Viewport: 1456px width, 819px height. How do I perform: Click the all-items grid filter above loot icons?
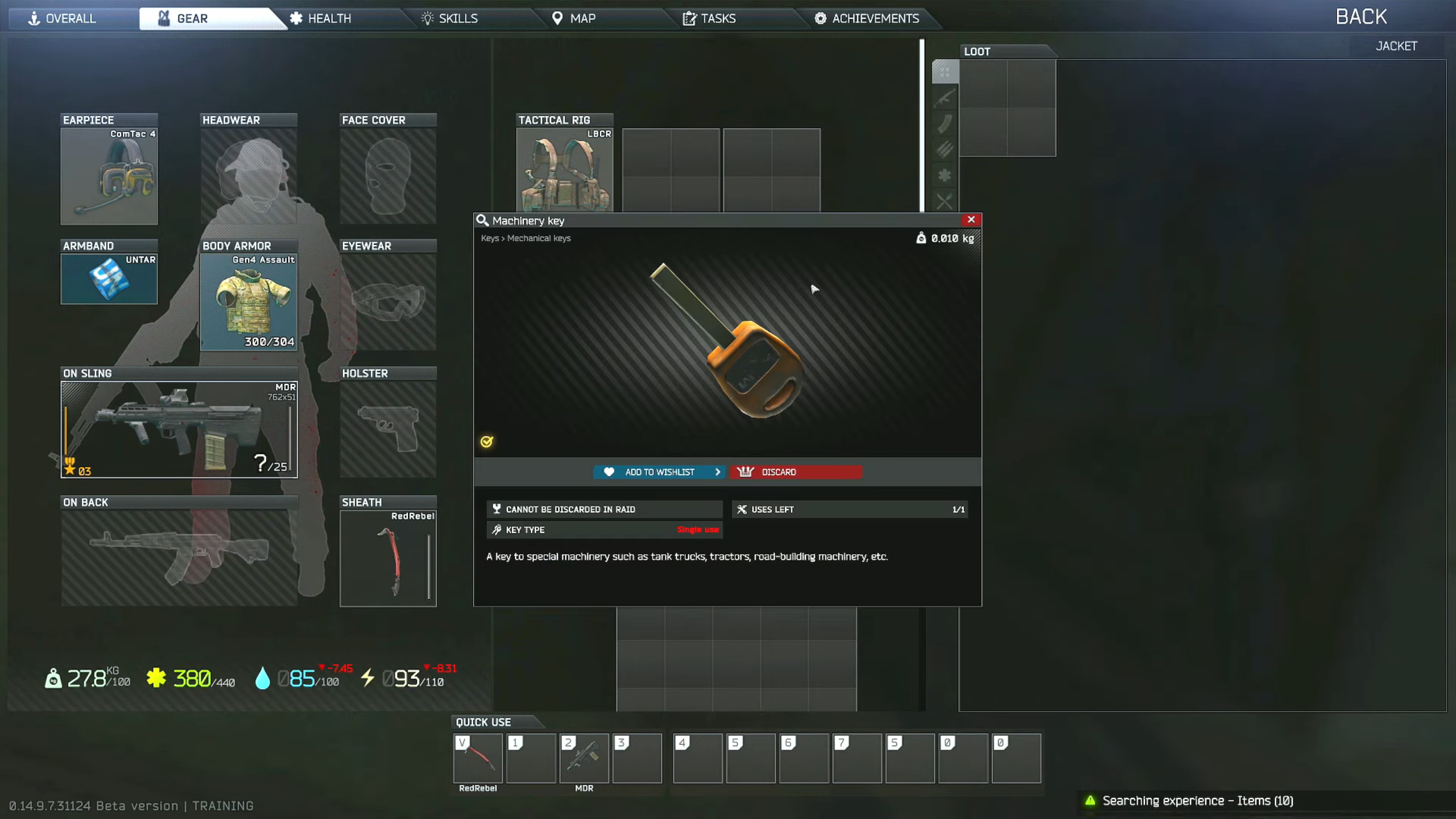pyautogui.click(x=944, y=73)
